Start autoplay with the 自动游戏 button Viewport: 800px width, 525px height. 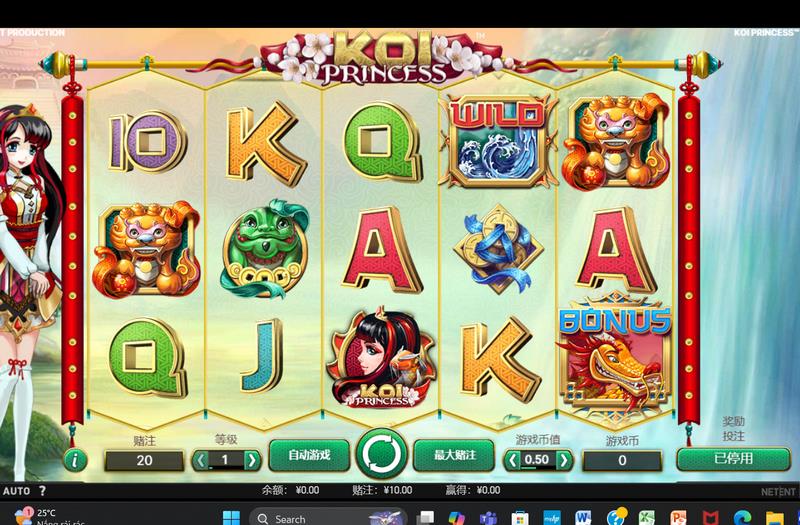(x=308, y=455)
